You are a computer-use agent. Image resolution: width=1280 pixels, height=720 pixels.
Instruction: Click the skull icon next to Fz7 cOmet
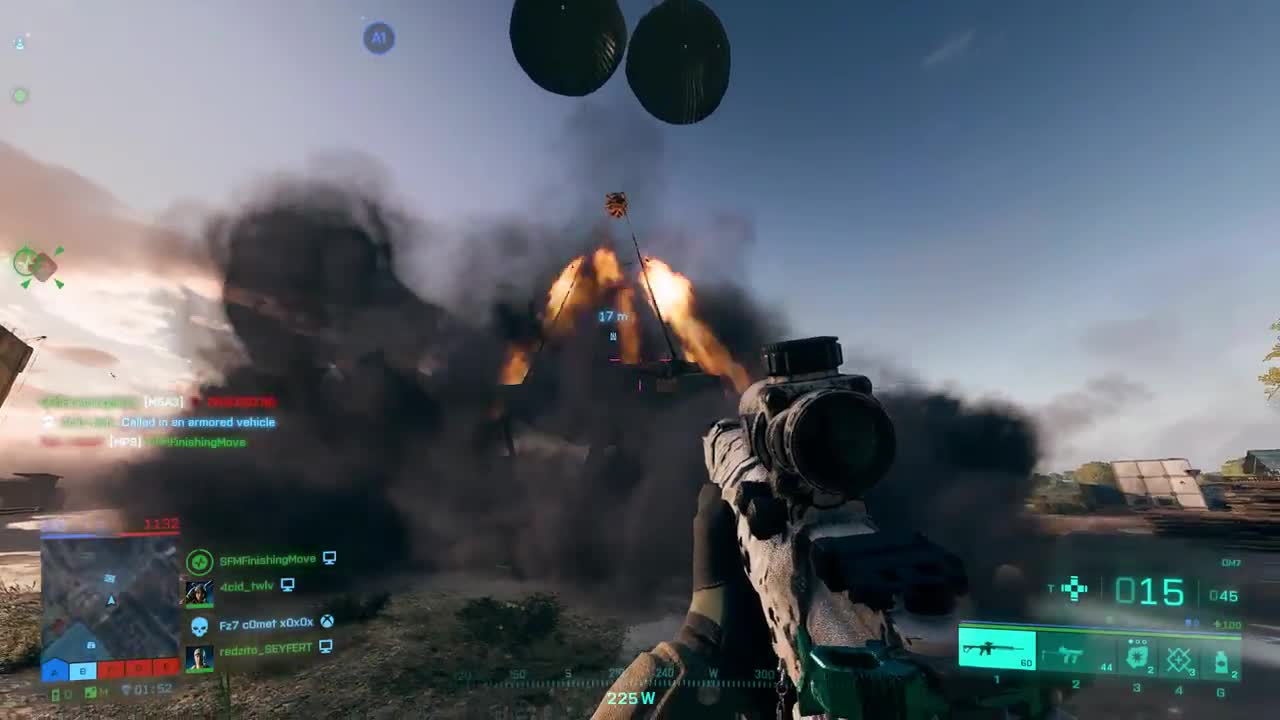point(198,624)
